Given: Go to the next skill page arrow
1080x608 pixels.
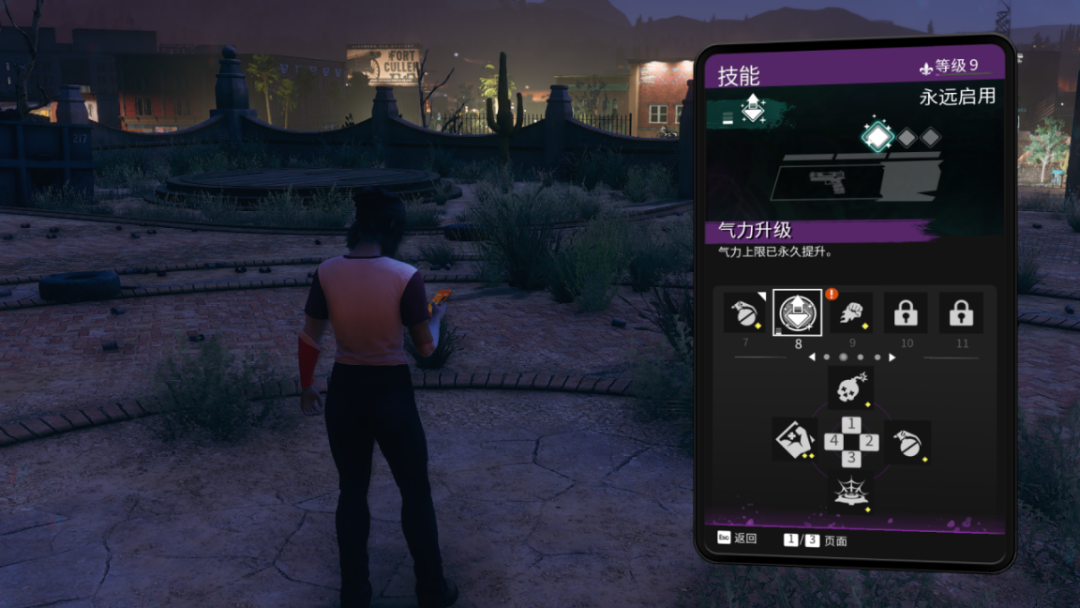Looking at the screenshot, I should (x=892, y=357).
